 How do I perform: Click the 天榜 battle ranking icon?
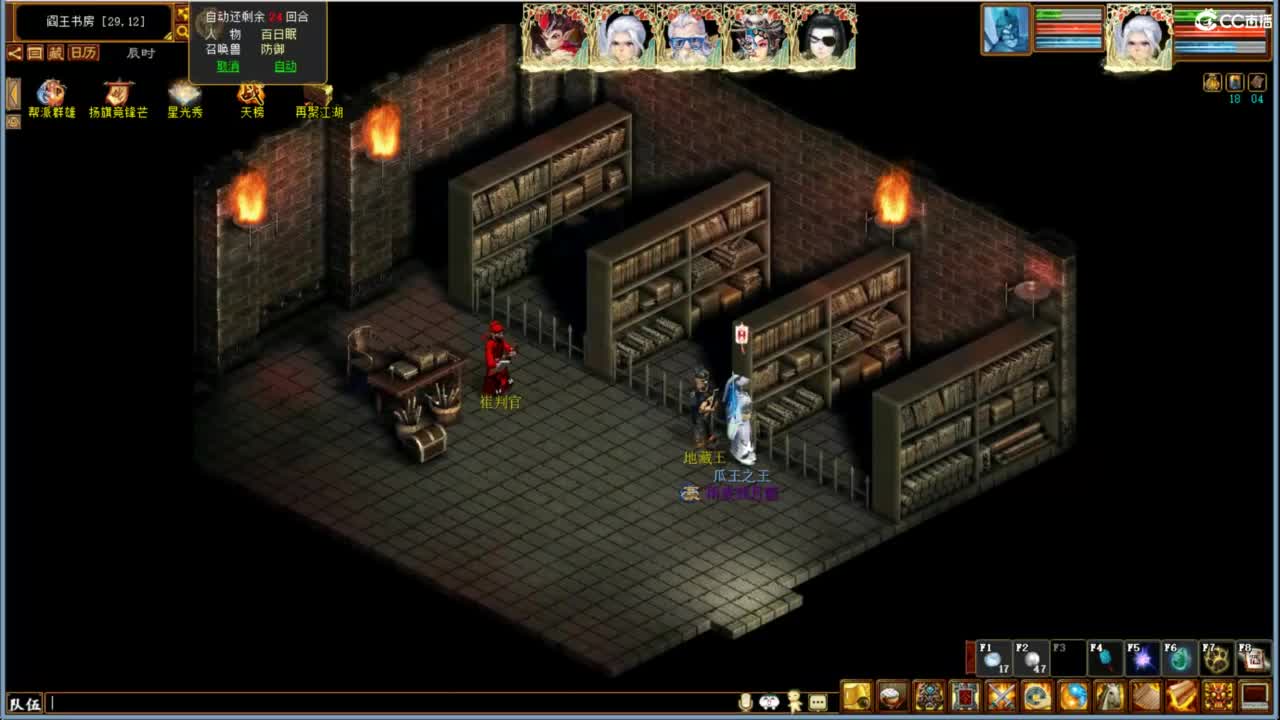(x=251, y=93)
